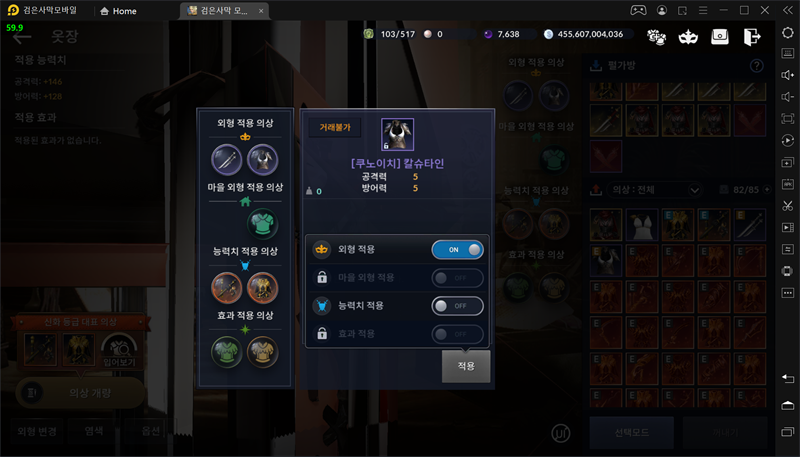The height and width of the screenshot is (457, 800).
Task: Select the golden armor slot under 능력치 적용 의상
Action: (x=262, y=288)
